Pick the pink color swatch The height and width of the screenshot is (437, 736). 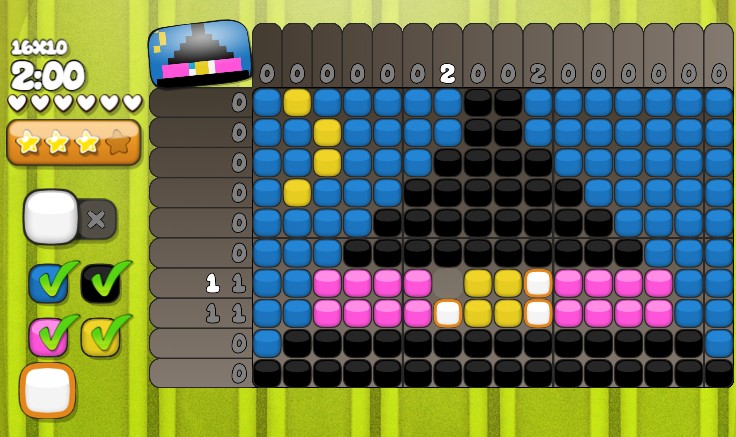click(47, 337)
